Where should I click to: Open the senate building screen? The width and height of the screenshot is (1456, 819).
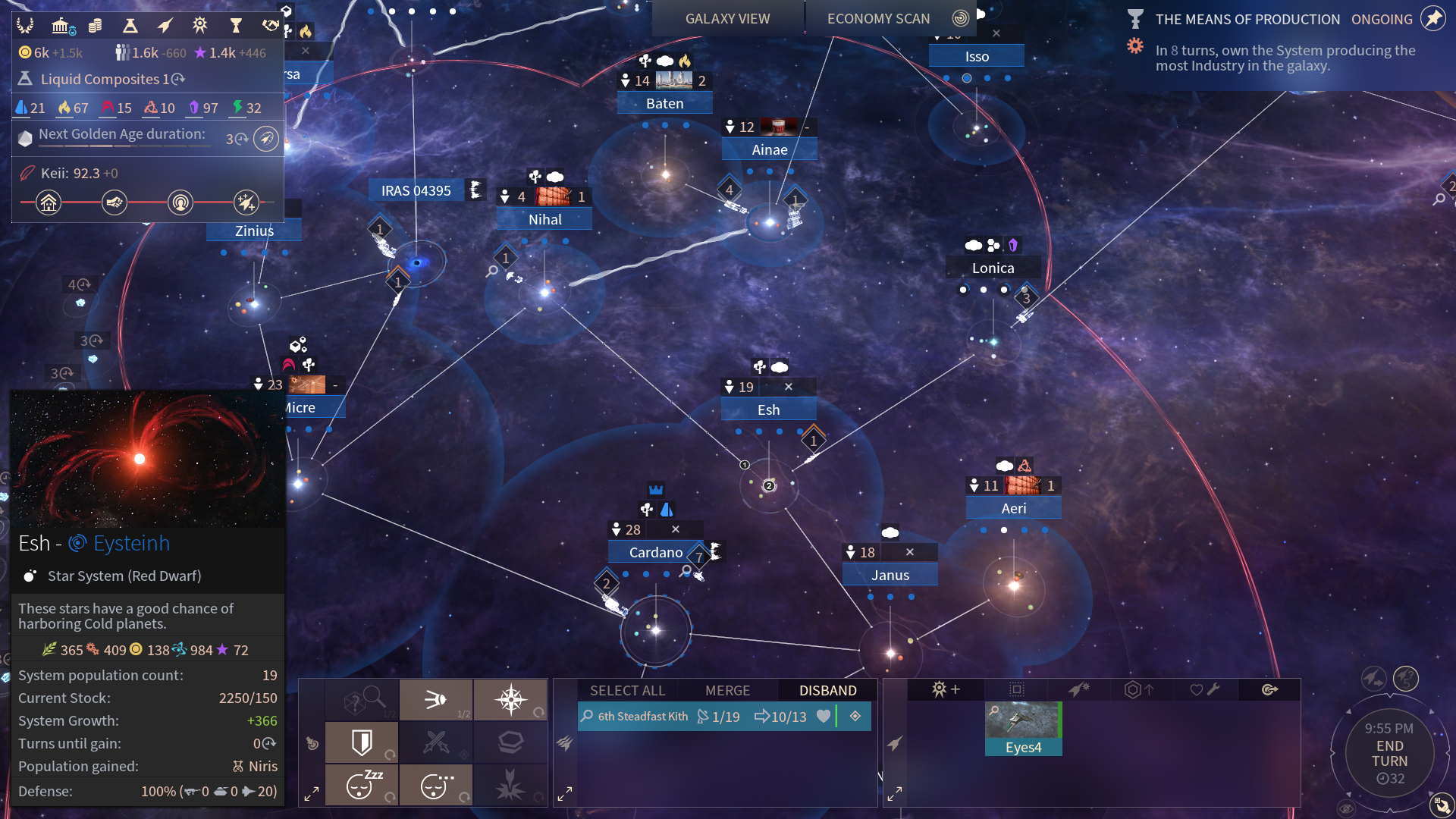[x=62, y=26]
